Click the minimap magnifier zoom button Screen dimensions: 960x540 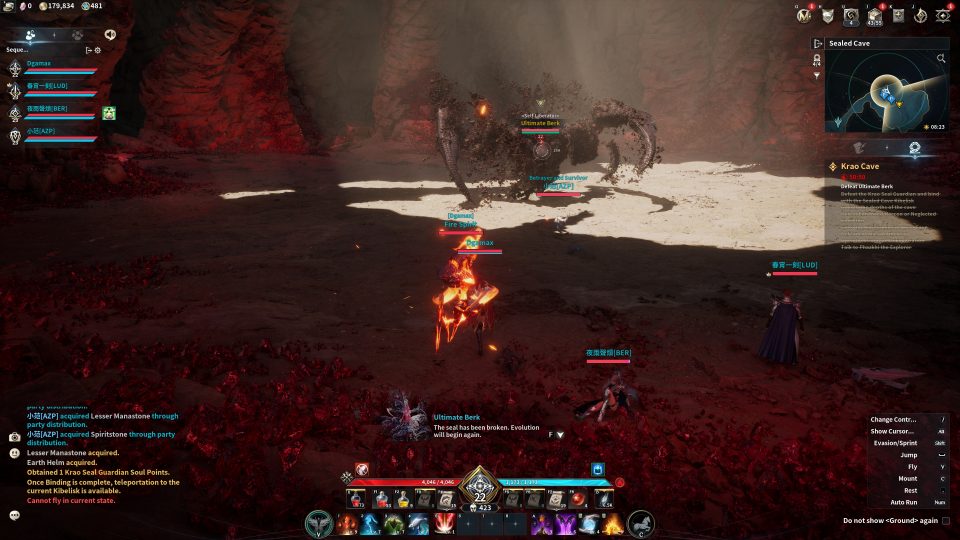click(x=941, y=59)
